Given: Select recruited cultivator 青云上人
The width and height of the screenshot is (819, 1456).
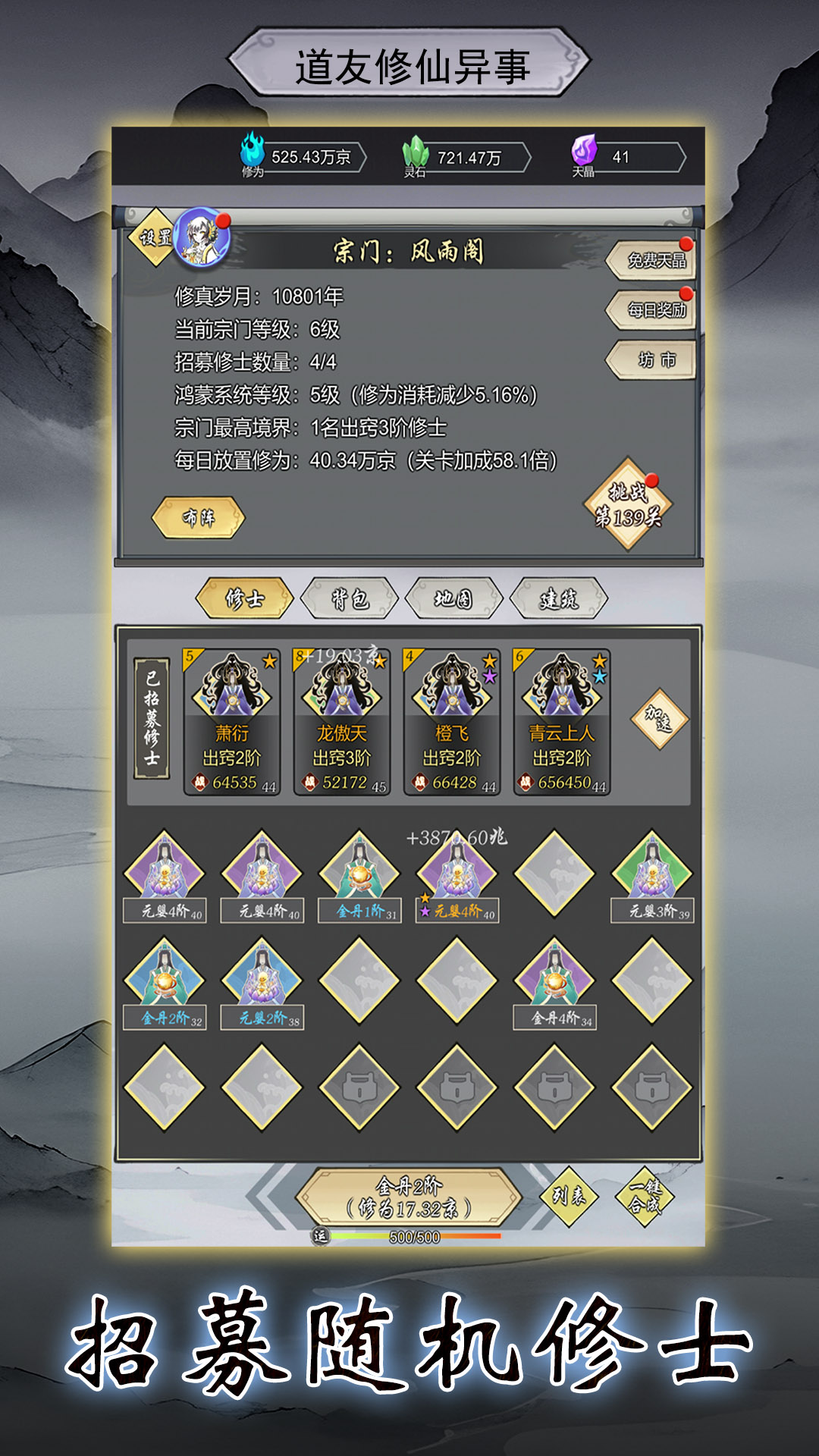Looking at the screenshot, I should coord(562,721).
